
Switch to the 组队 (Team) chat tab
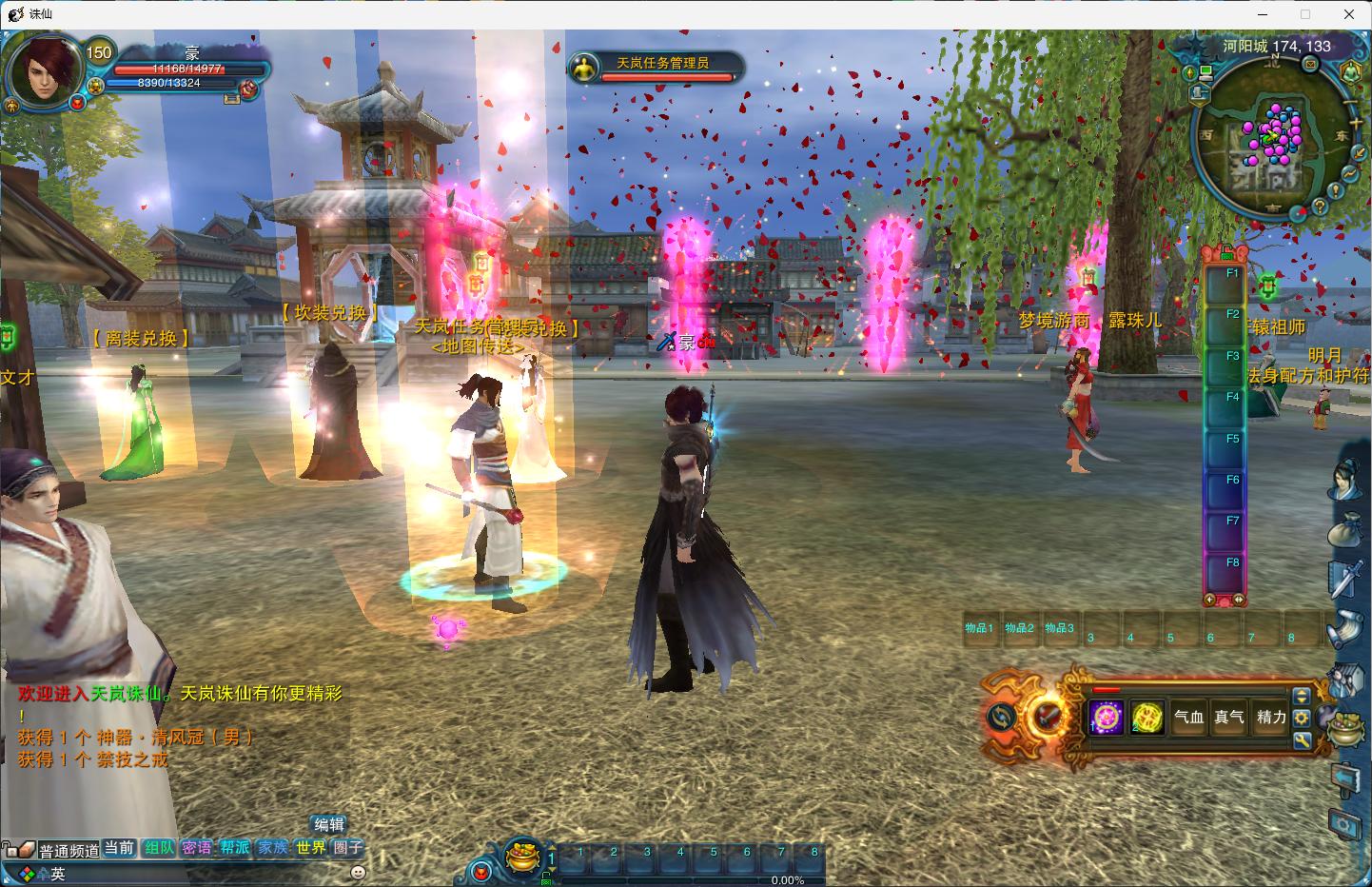point(159,847)
